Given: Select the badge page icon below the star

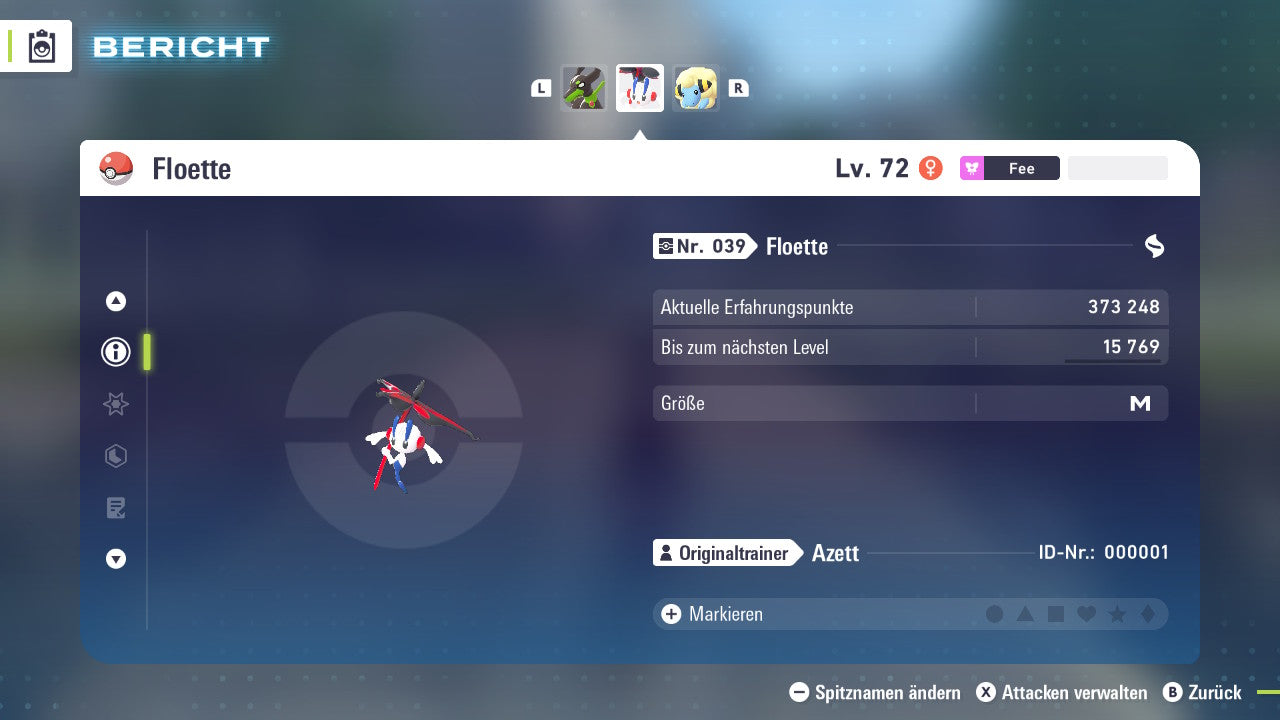Looking at the screenshot, I should (115, 456).
